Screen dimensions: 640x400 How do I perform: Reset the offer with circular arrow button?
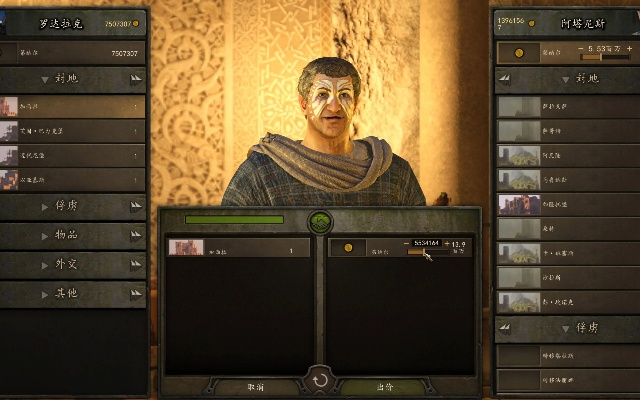(x=320, y=380)
